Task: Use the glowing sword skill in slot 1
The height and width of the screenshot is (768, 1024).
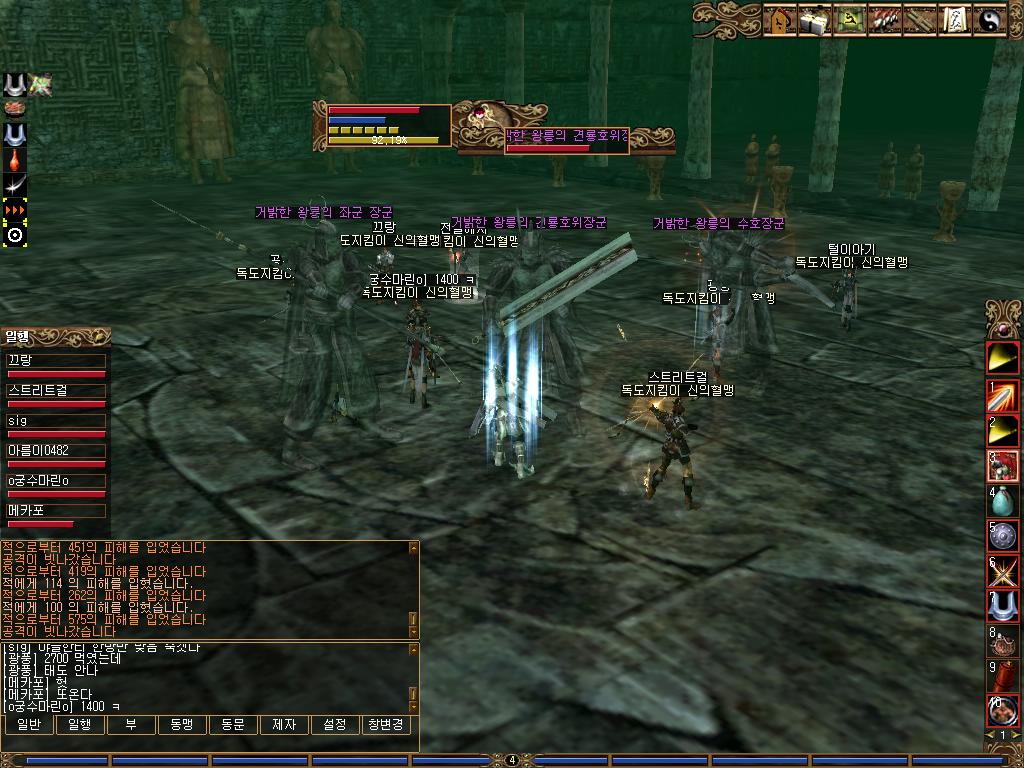Action: tap(1003, 397)
